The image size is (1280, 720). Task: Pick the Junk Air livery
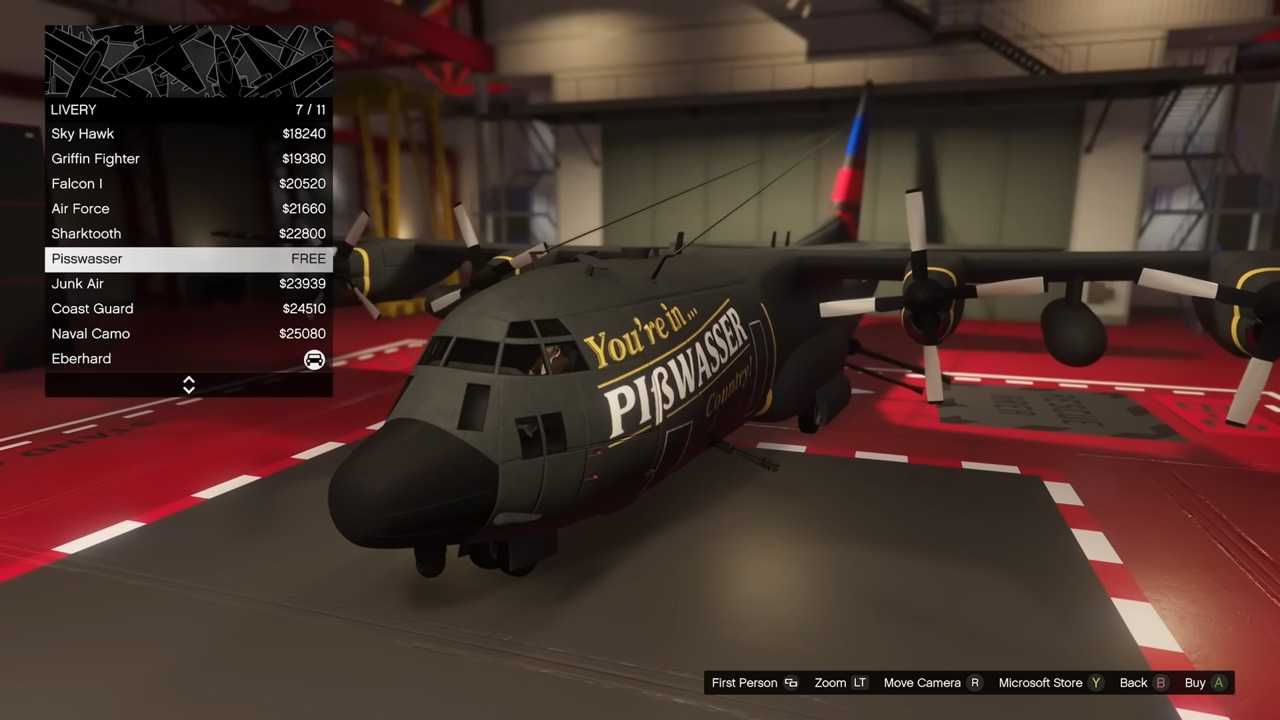click(x=188, y=284)
